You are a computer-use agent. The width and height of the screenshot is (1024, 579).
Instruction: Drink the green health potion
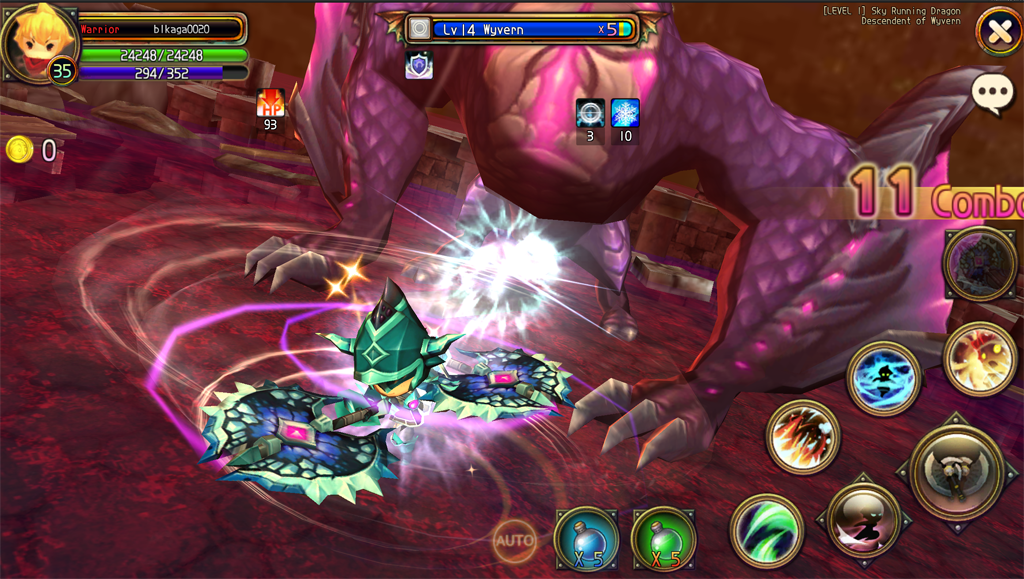pyautogui.click(x=664, y=539)
